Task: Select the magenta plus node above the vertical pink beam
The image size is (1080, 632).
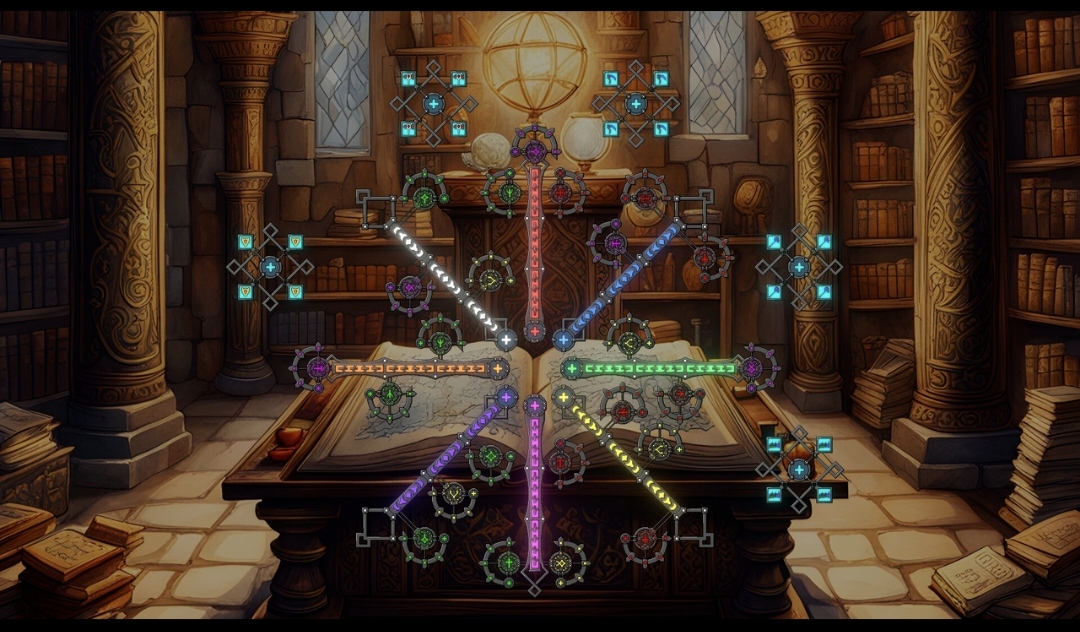Action: pyautogui.click(x=535, y=406)
